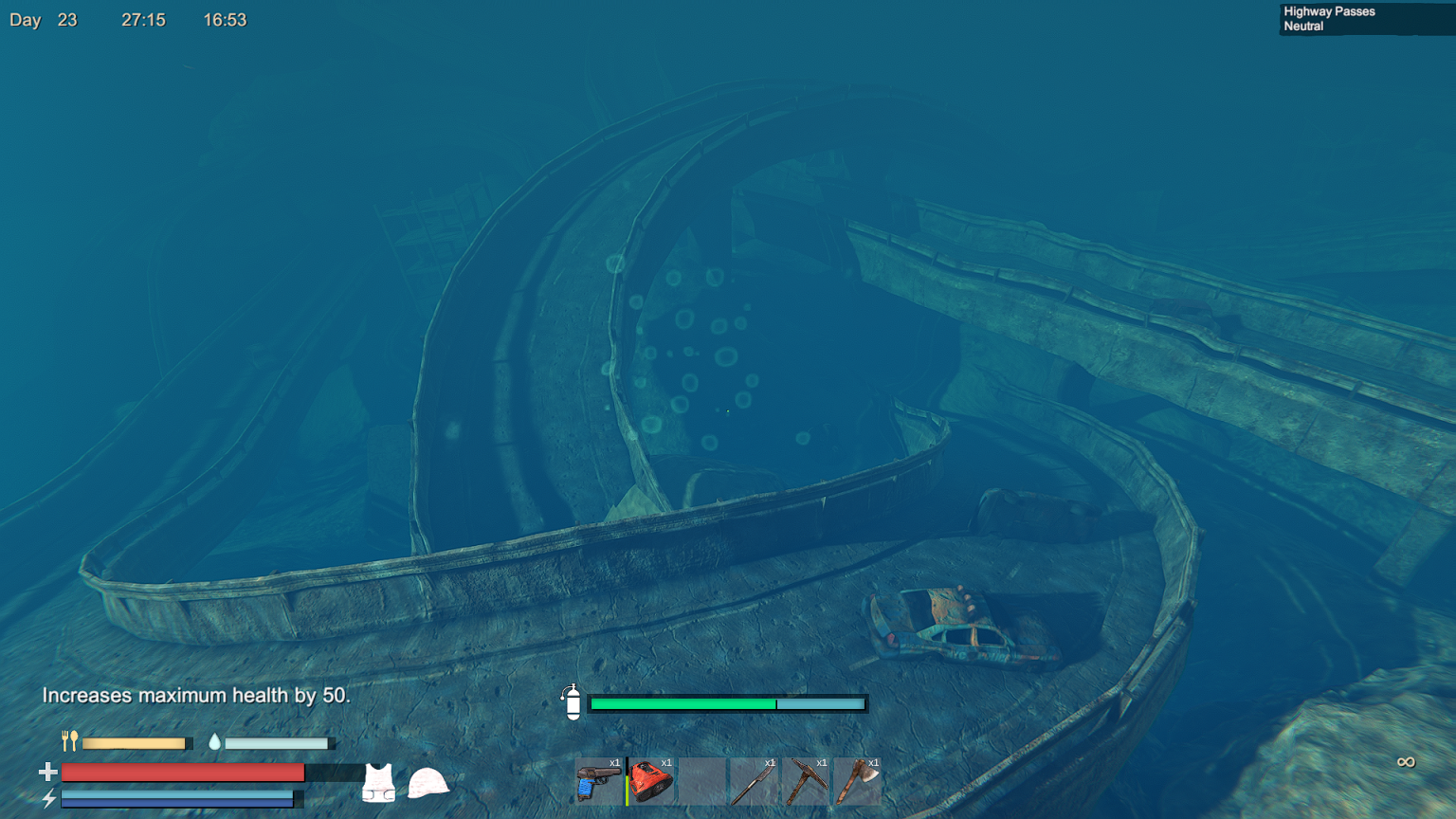Click the 16:53 clock readout

click(225, 18)
